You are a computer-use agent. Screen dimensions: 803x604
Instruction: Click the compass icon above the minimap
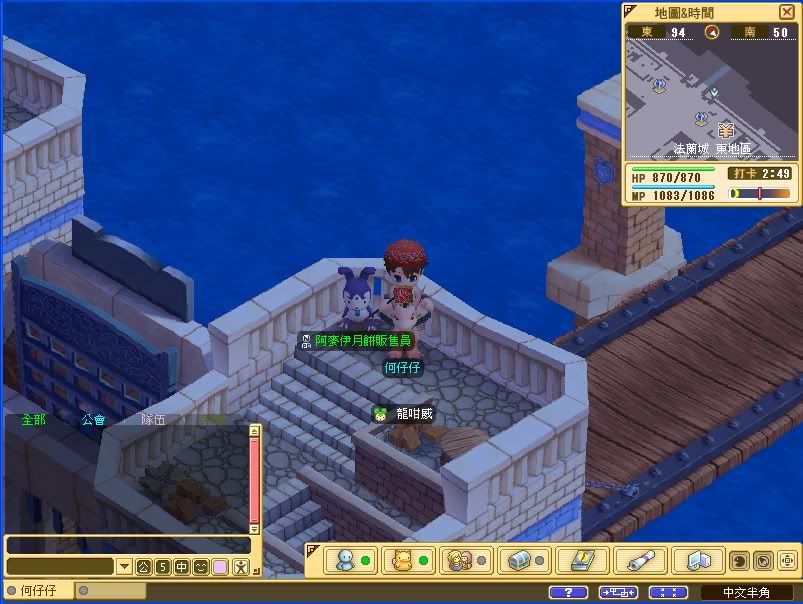pyautogui.click(x=712, y=32)
